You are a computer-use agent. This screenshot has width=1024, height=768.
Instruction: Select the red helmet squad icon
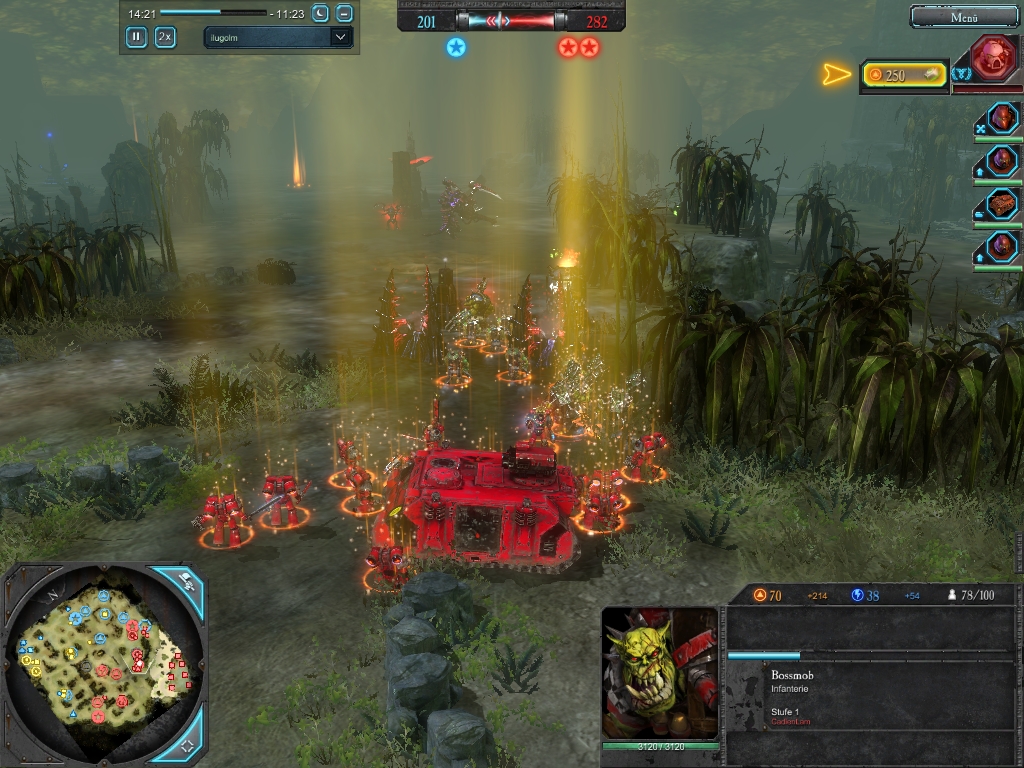tap(1003, 118)
